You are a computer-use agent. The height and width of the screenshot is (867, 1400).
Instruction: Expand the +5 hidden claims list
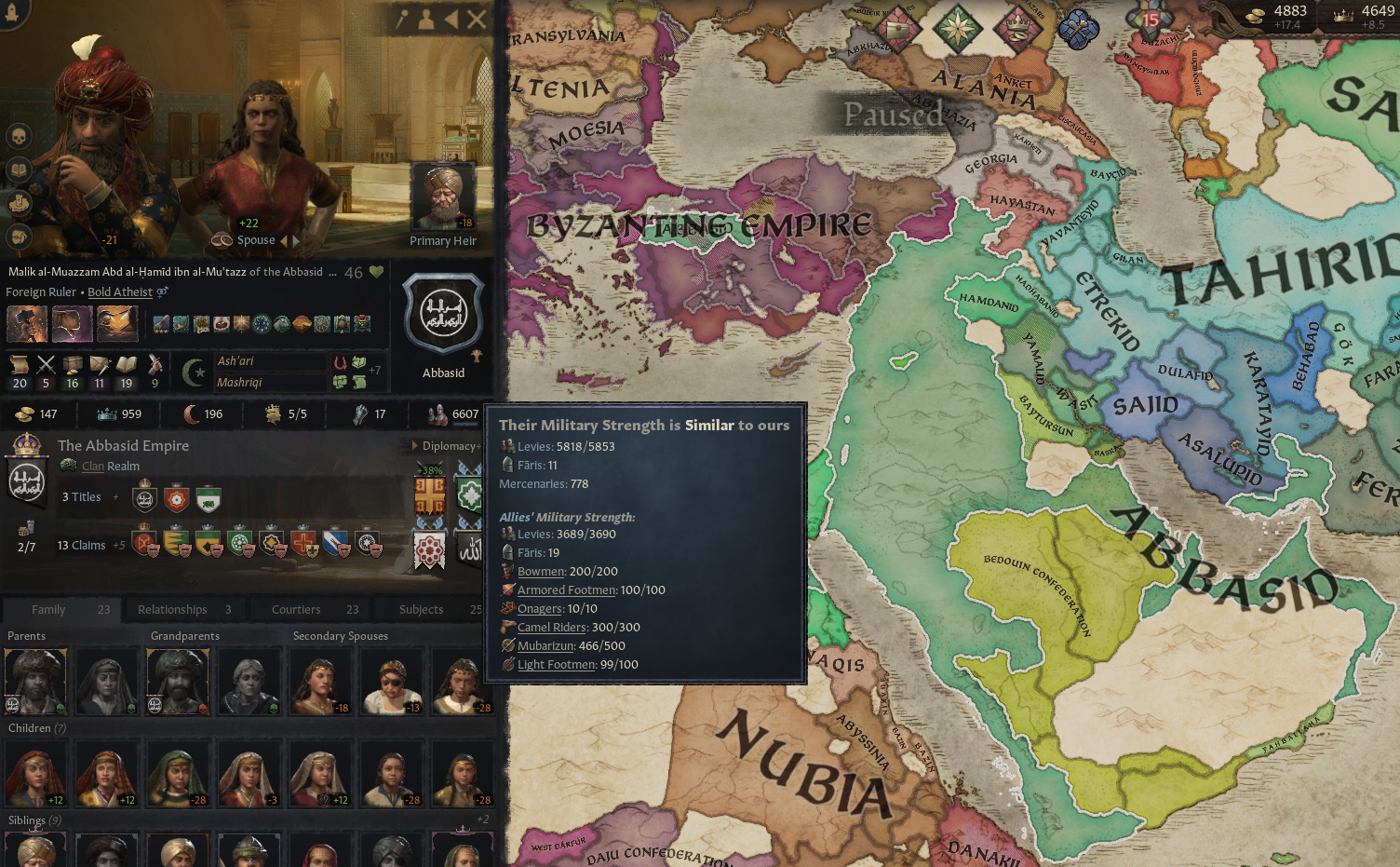121,545
